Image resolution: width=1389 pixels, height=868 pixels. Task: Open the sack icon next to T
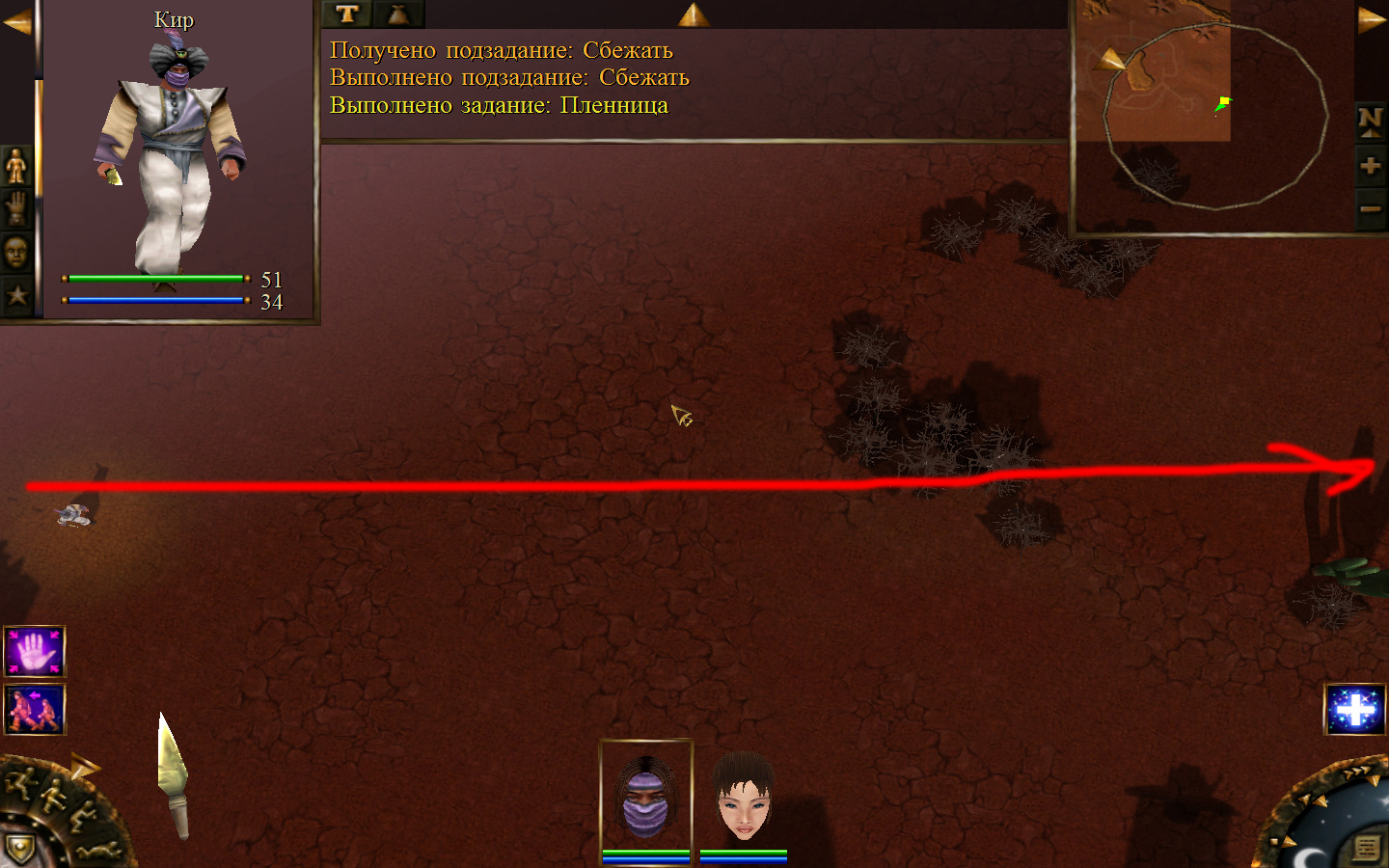pos(397,14)
